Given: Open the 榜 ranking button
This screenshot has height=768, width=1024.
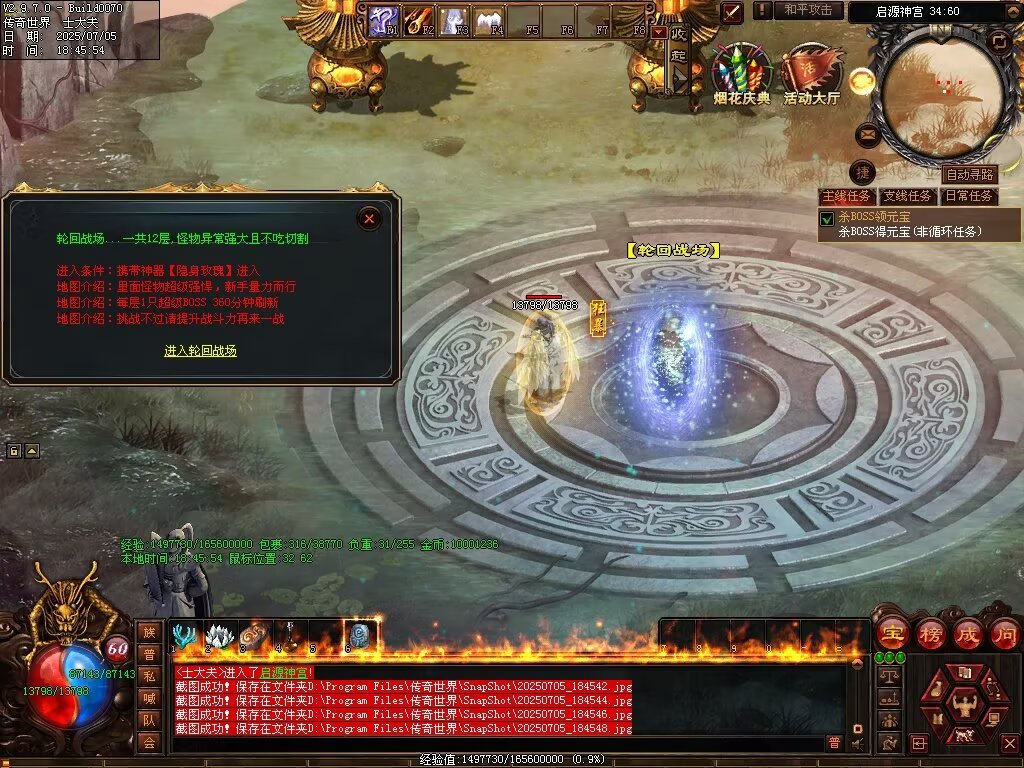Looking at the screenshot, I should point(930,634).
